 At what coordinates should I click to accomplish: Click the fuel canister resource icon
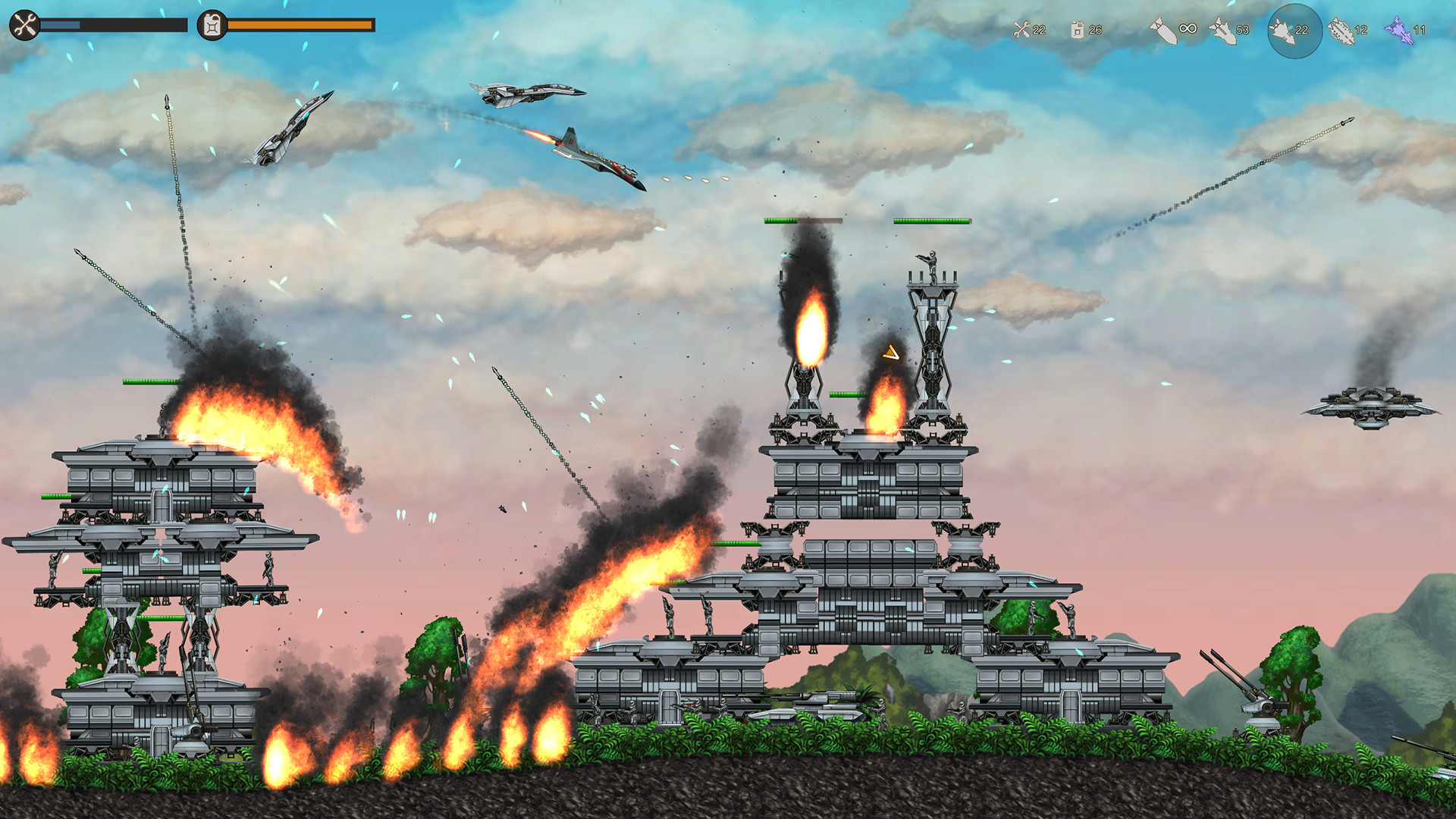coord(1077,30)
